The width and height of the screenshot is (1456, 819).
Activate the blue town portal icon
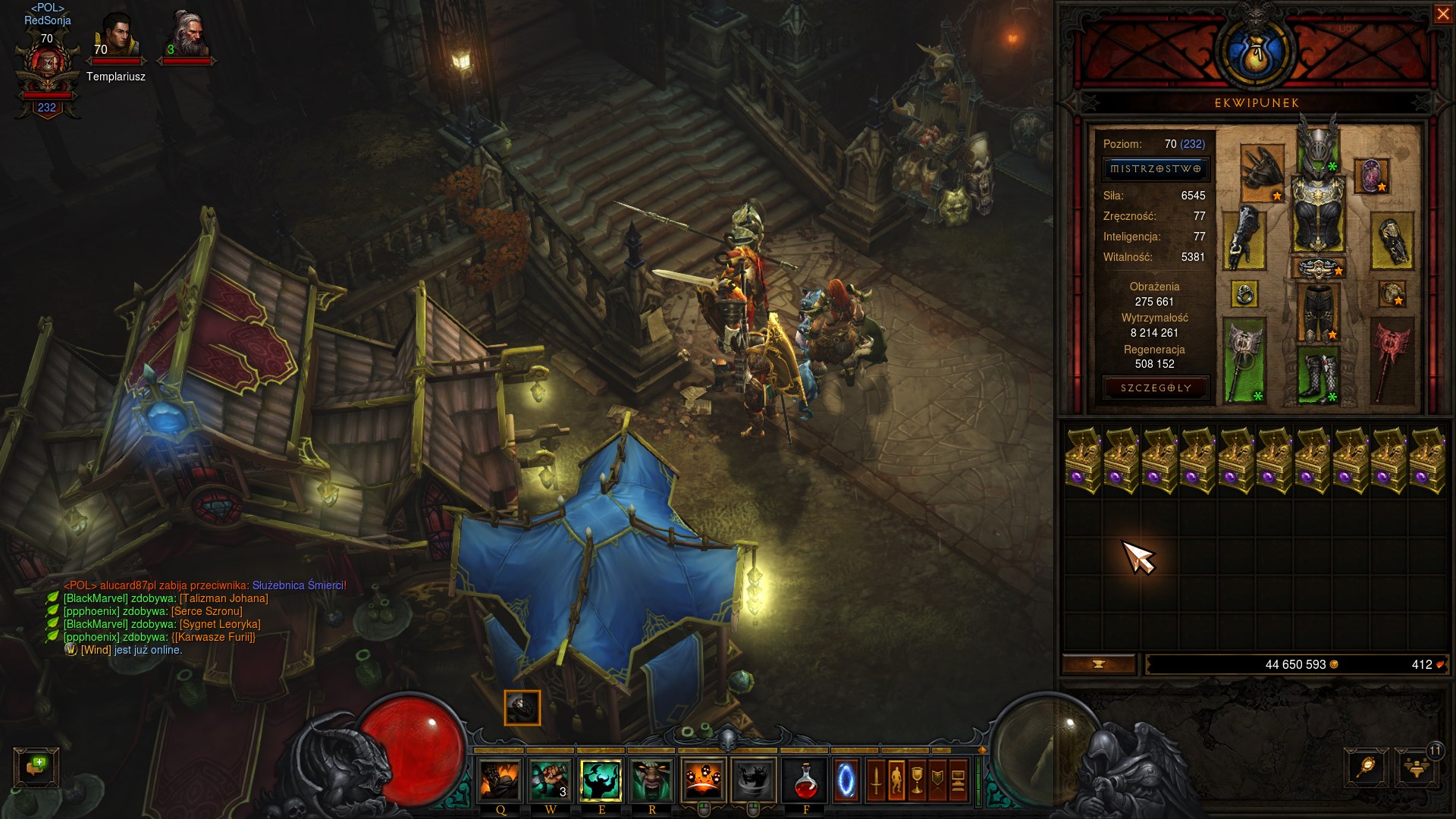tap(846, 781)
